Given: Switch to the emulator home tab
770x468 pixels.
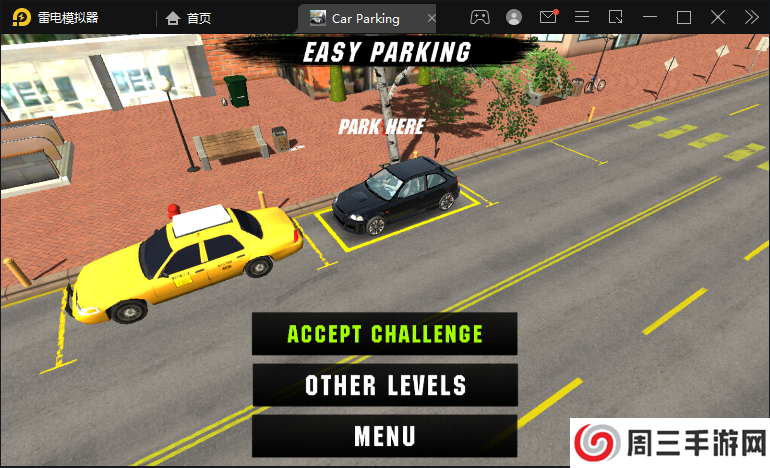Looking at the screenshot, I should (x=188, y=18).
